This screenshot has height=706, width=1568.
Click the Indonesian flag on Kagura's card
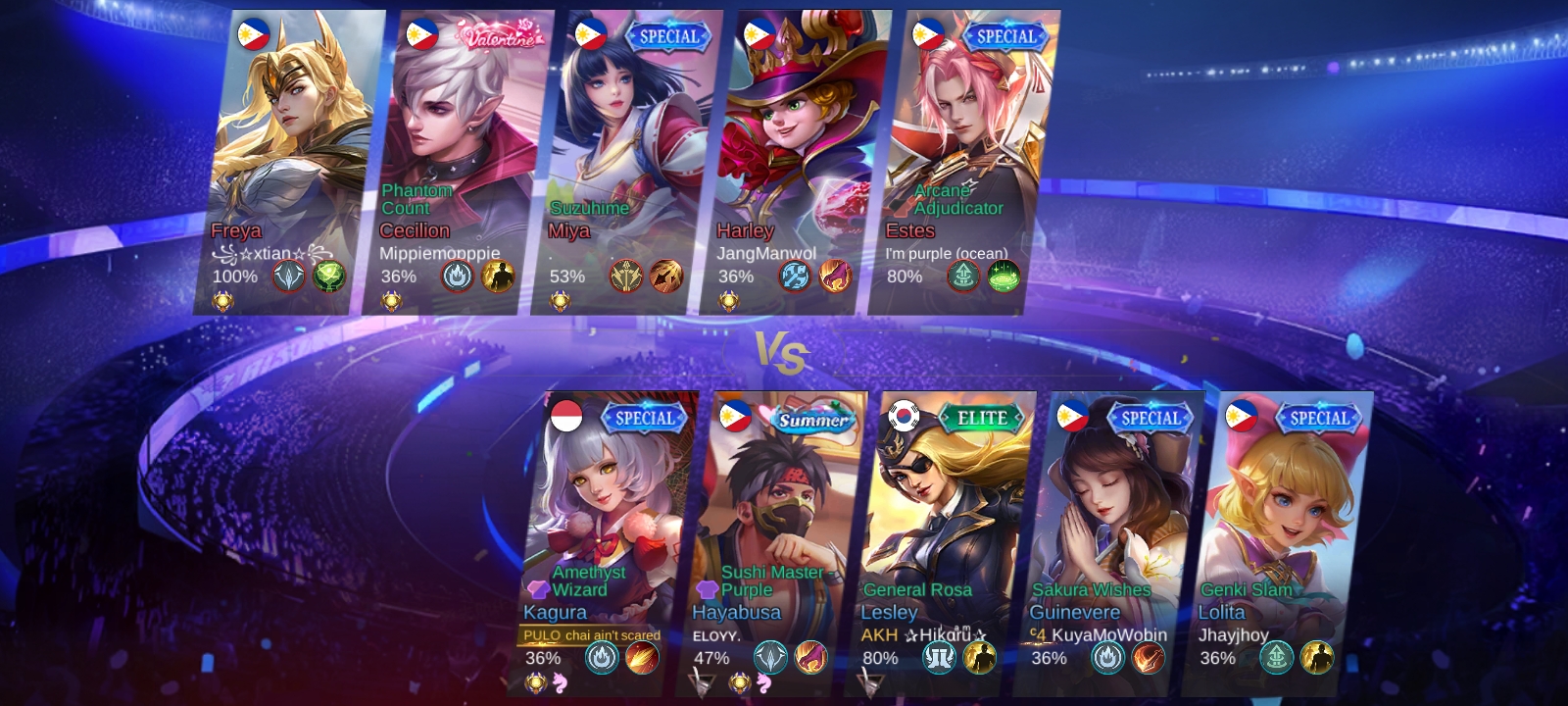click(x=566, y=416)
